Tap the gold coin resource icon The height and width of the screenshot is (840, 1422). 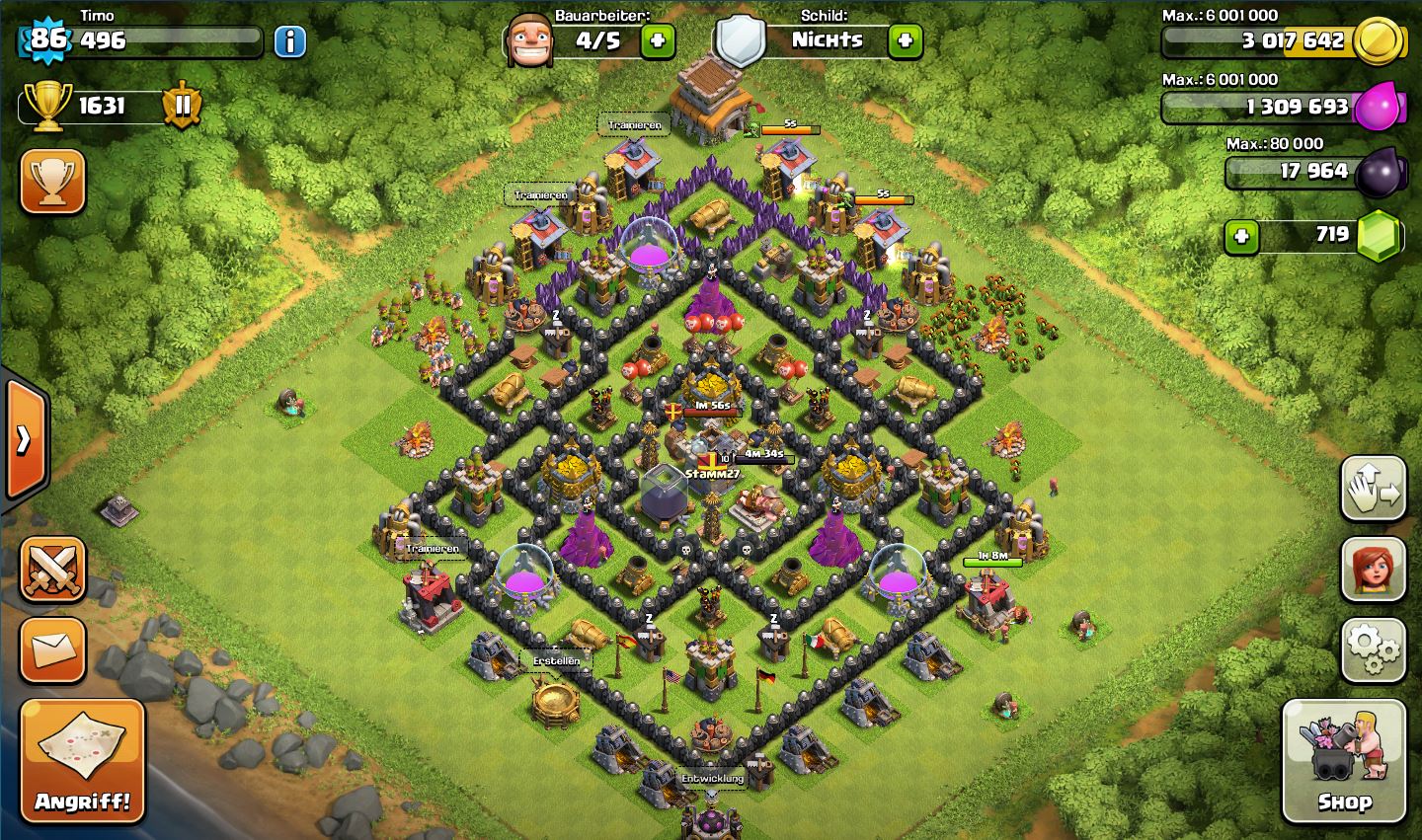(x=1378, y=41)
